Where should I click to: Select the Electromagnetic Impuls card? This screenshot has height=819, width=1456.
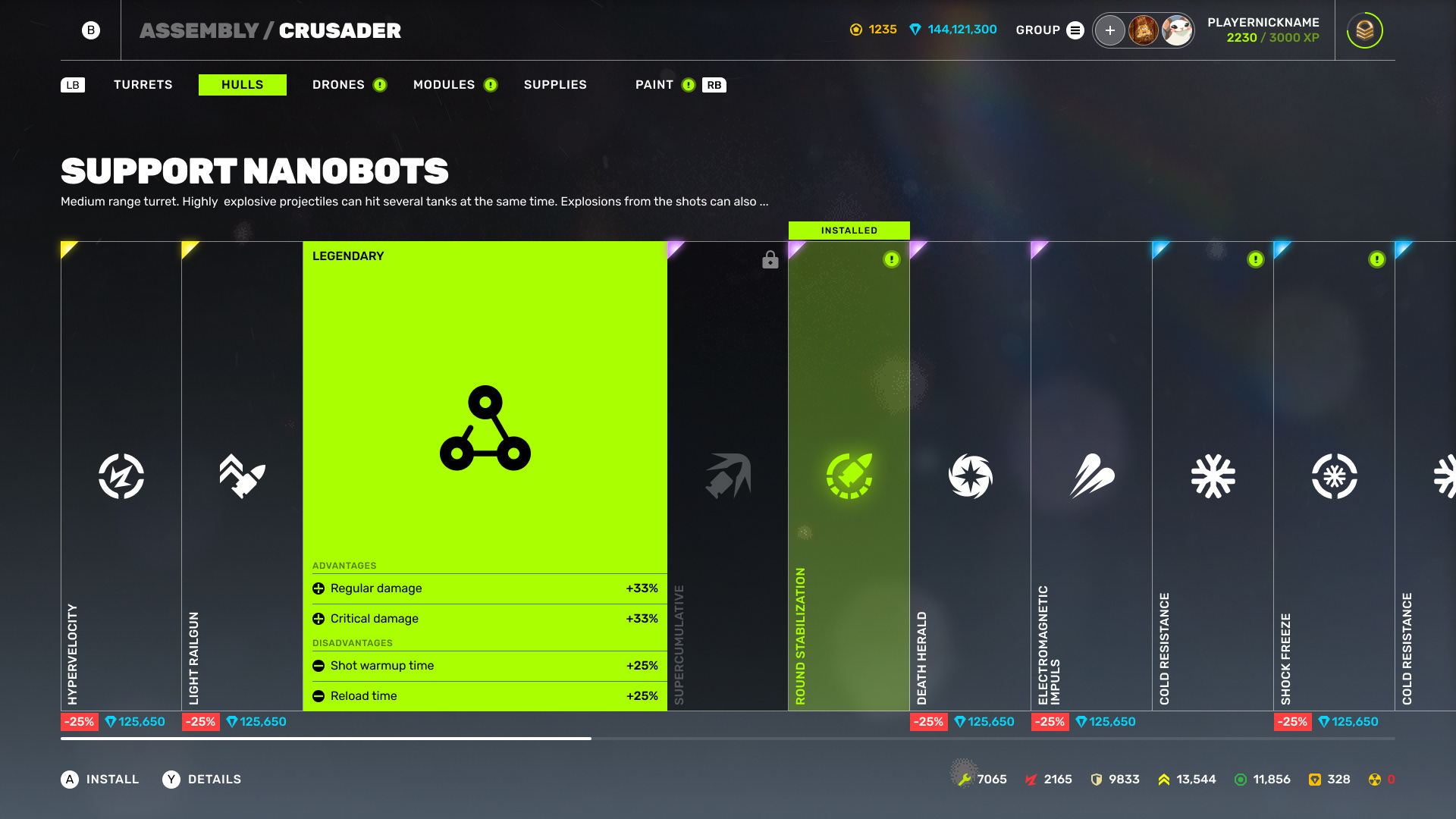(x=1091, y=476)
